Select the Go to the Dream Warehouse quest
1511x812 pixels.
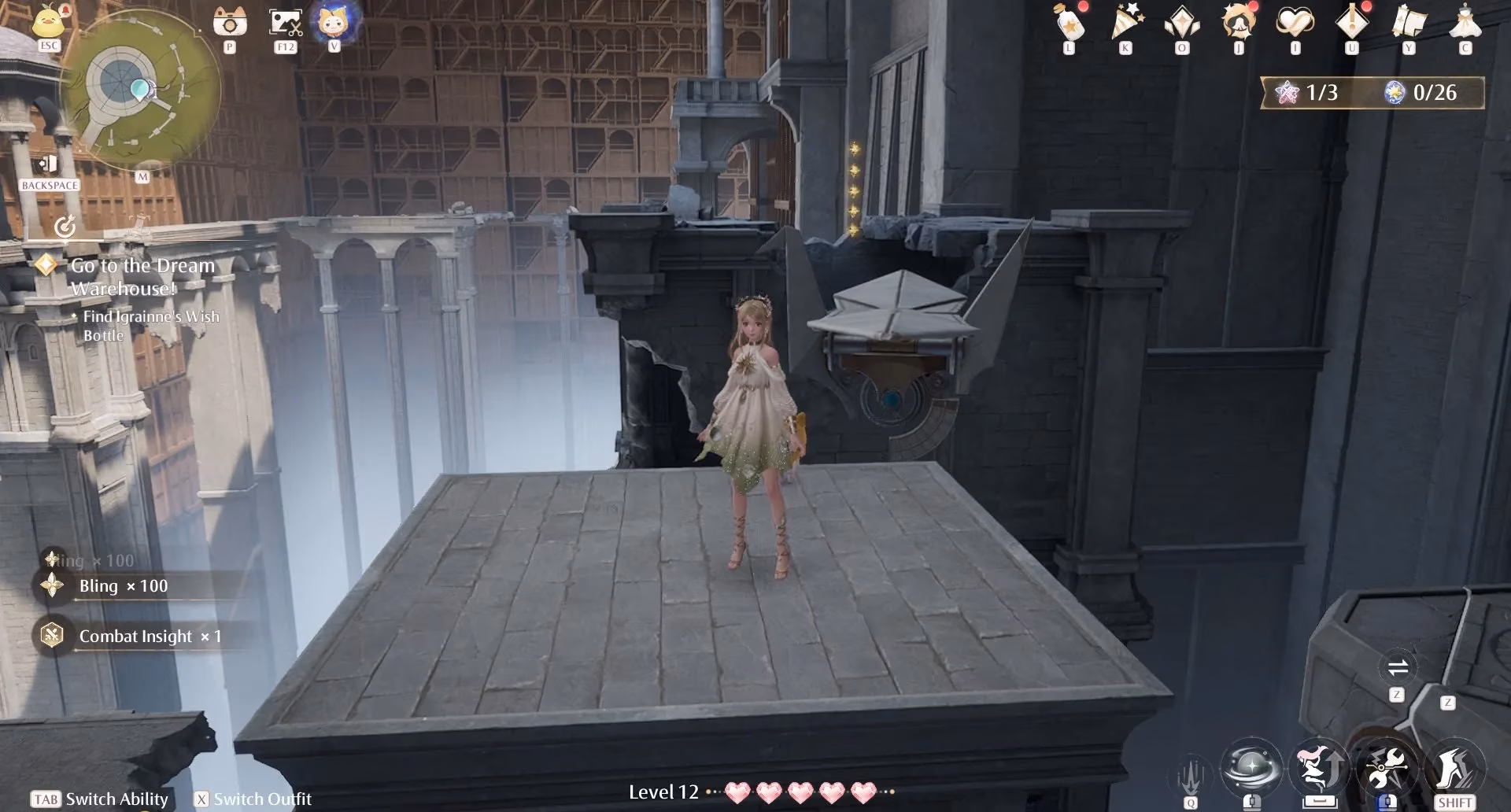tap(142, 275)
